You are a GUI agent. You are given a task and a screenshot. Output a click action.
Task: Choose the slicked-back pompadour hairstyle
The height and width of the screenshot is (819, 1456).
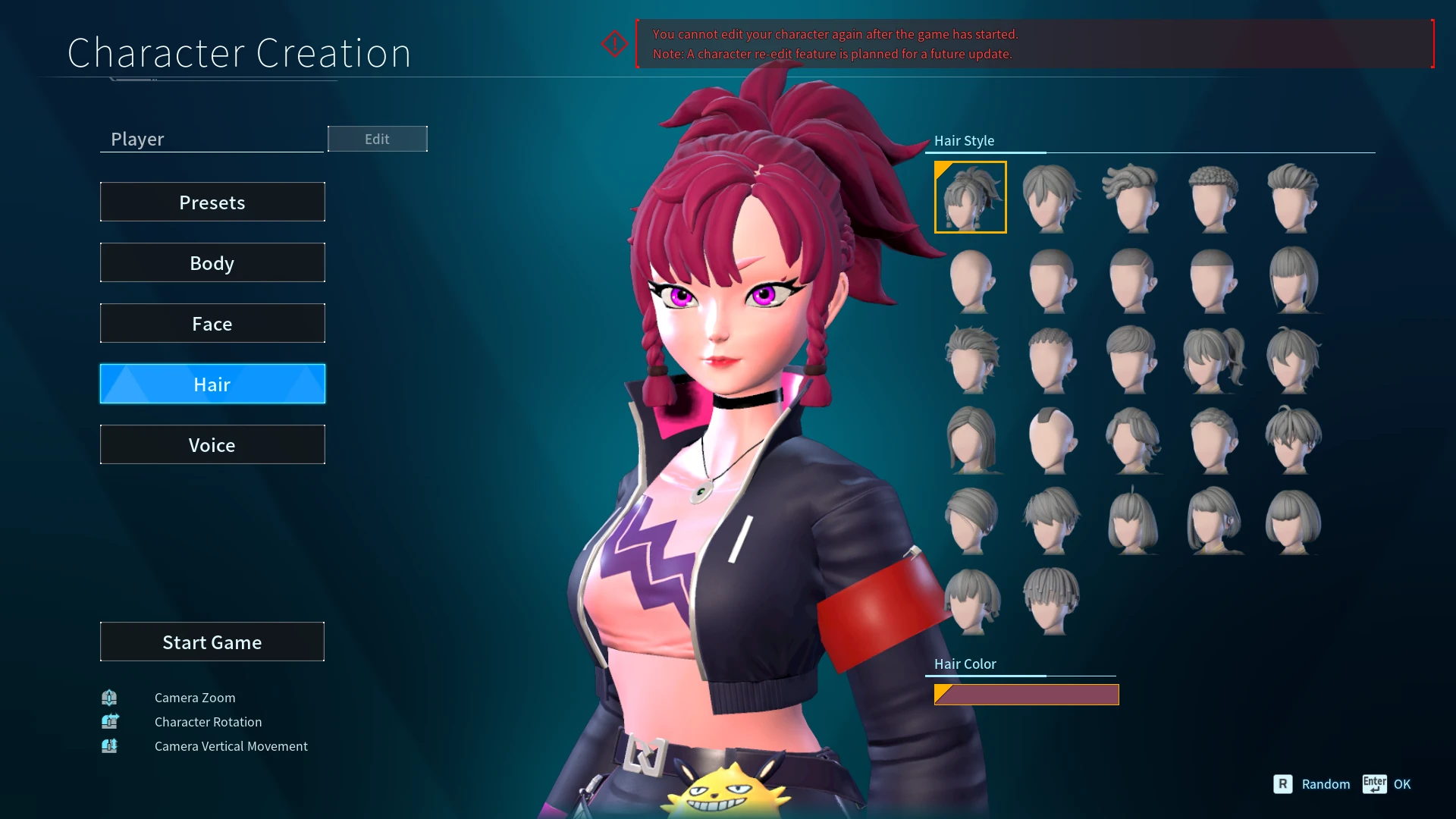[1292, 197]
